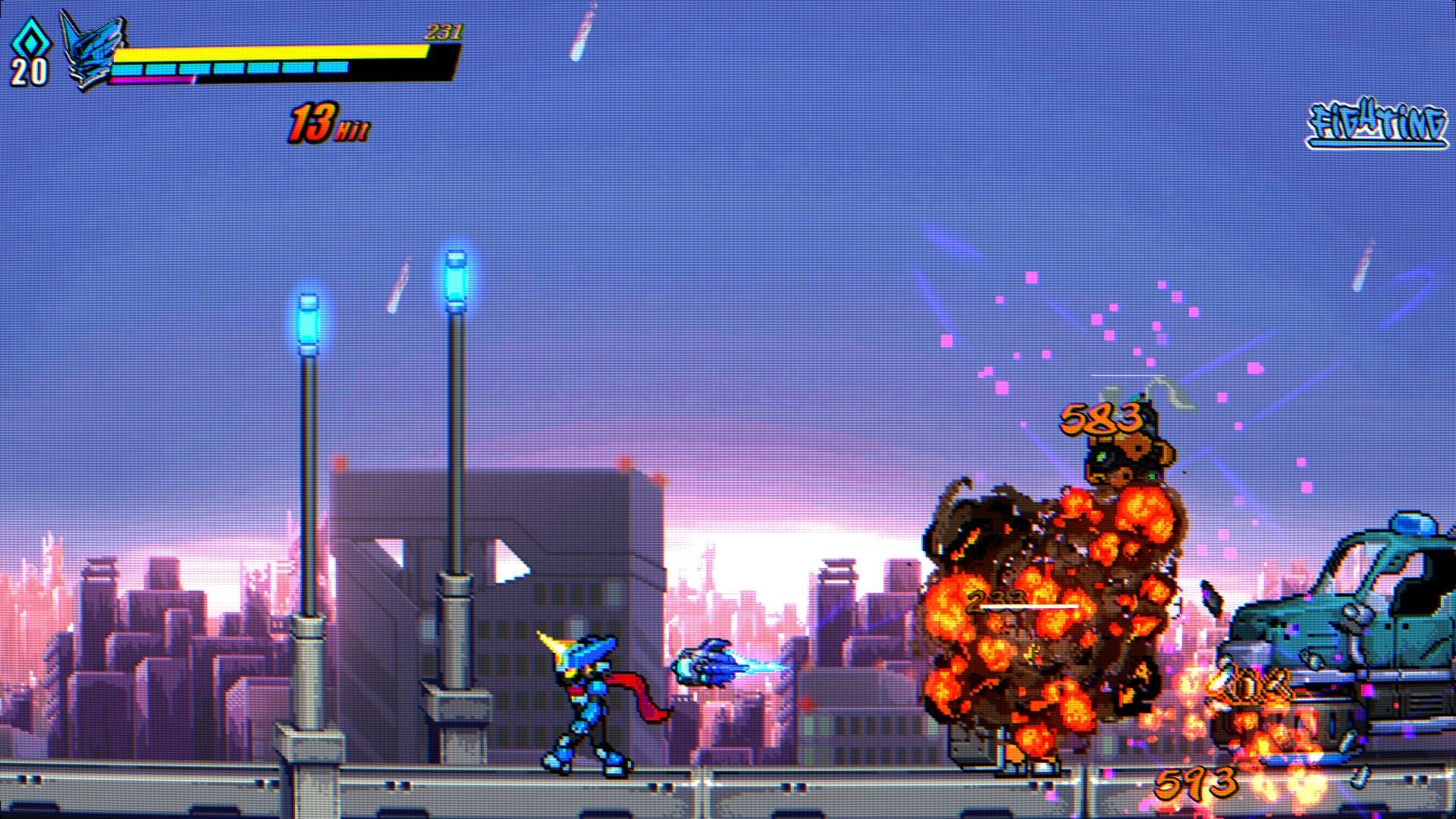
Task: Expand the 13 Hit combo counter
Action: pyautogui.click(x=326, y=123)
